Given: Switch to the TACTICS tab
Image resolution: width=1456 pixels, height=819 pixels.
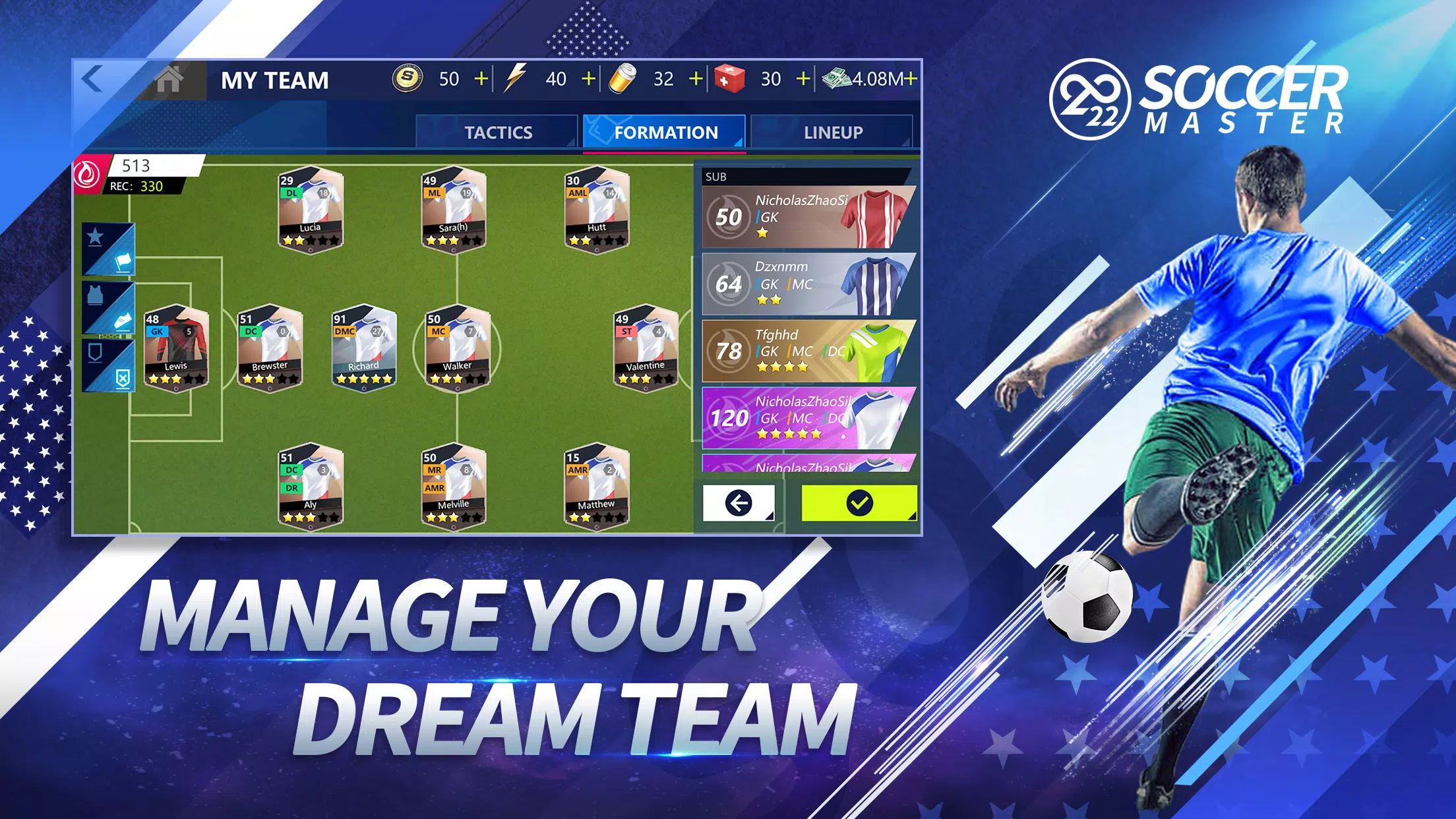Looking at the screenshot, I should (x=498, y=131).
